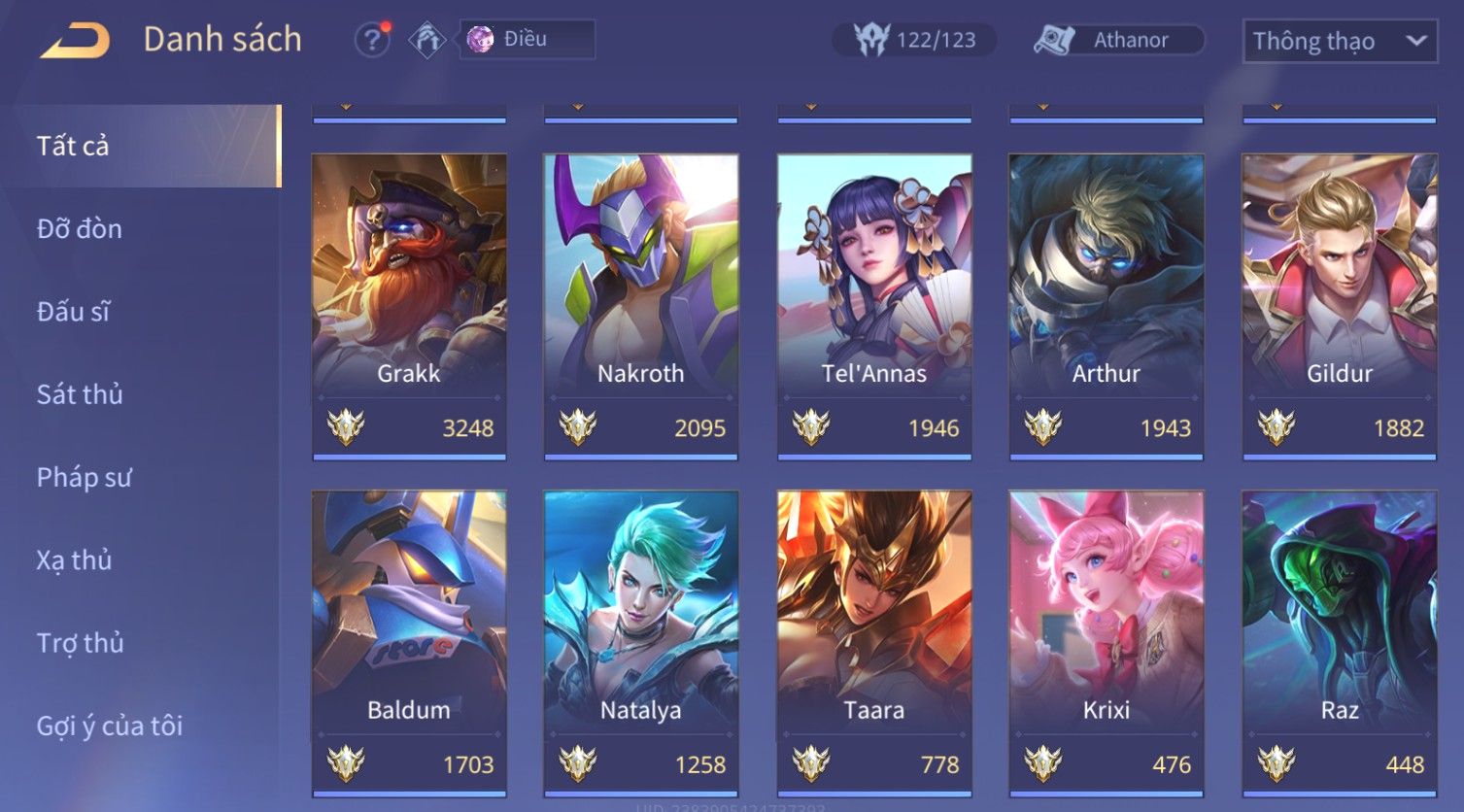The height and width of the screenshot is (812, 1464).
Task: Open the Điều filter button
Action: tap(527, 40)
